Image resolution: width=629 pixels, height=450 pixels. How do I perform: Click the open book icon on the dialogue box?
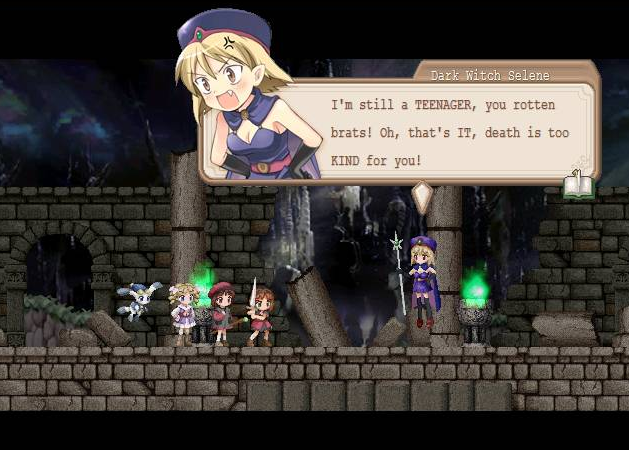pyautogui.click(x=577, y=184)
